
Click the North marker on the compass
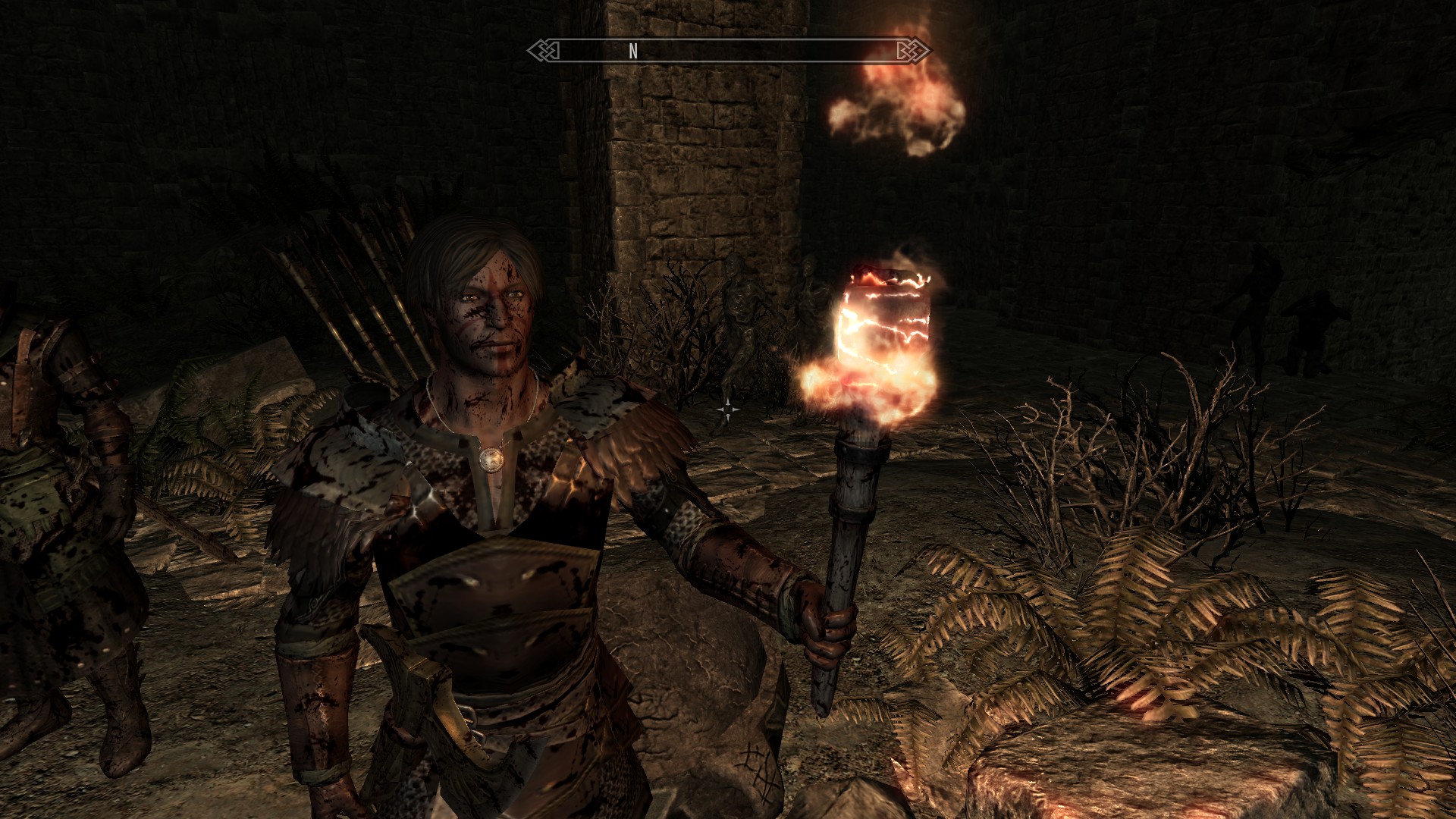pyautogui.click(x=633, y=51)
